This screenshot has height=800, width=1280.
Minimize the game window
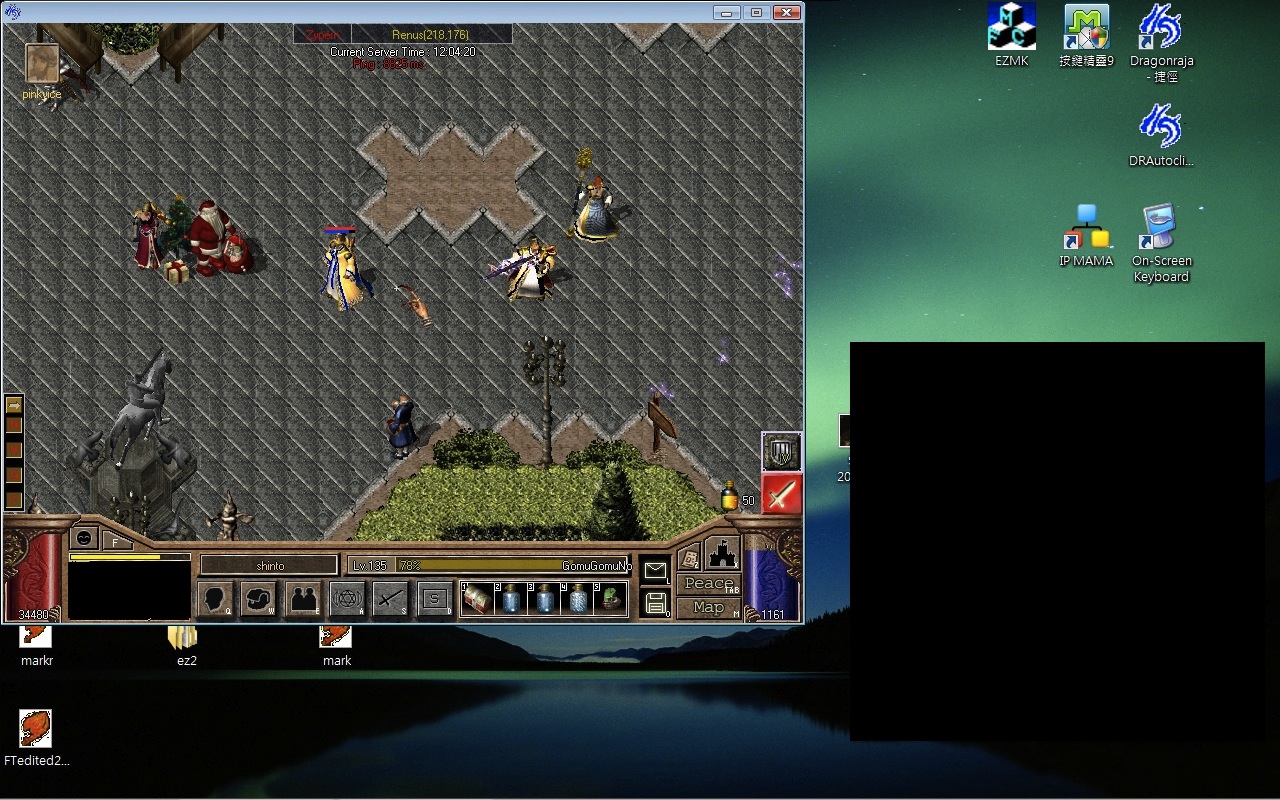point(727,12)
